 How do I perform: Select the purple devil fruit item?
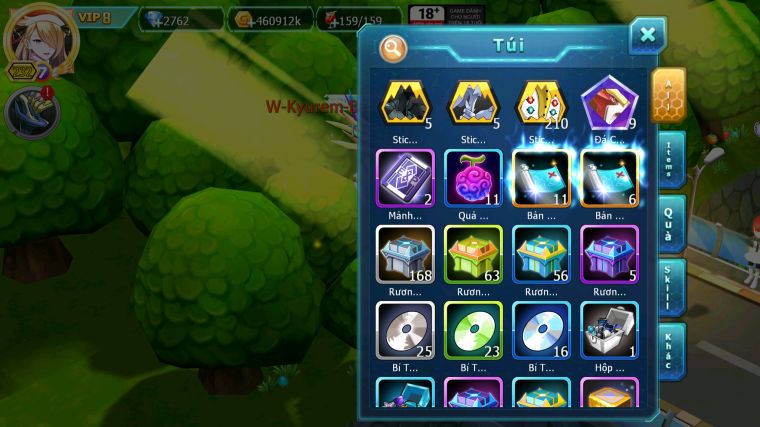point(472,178)
